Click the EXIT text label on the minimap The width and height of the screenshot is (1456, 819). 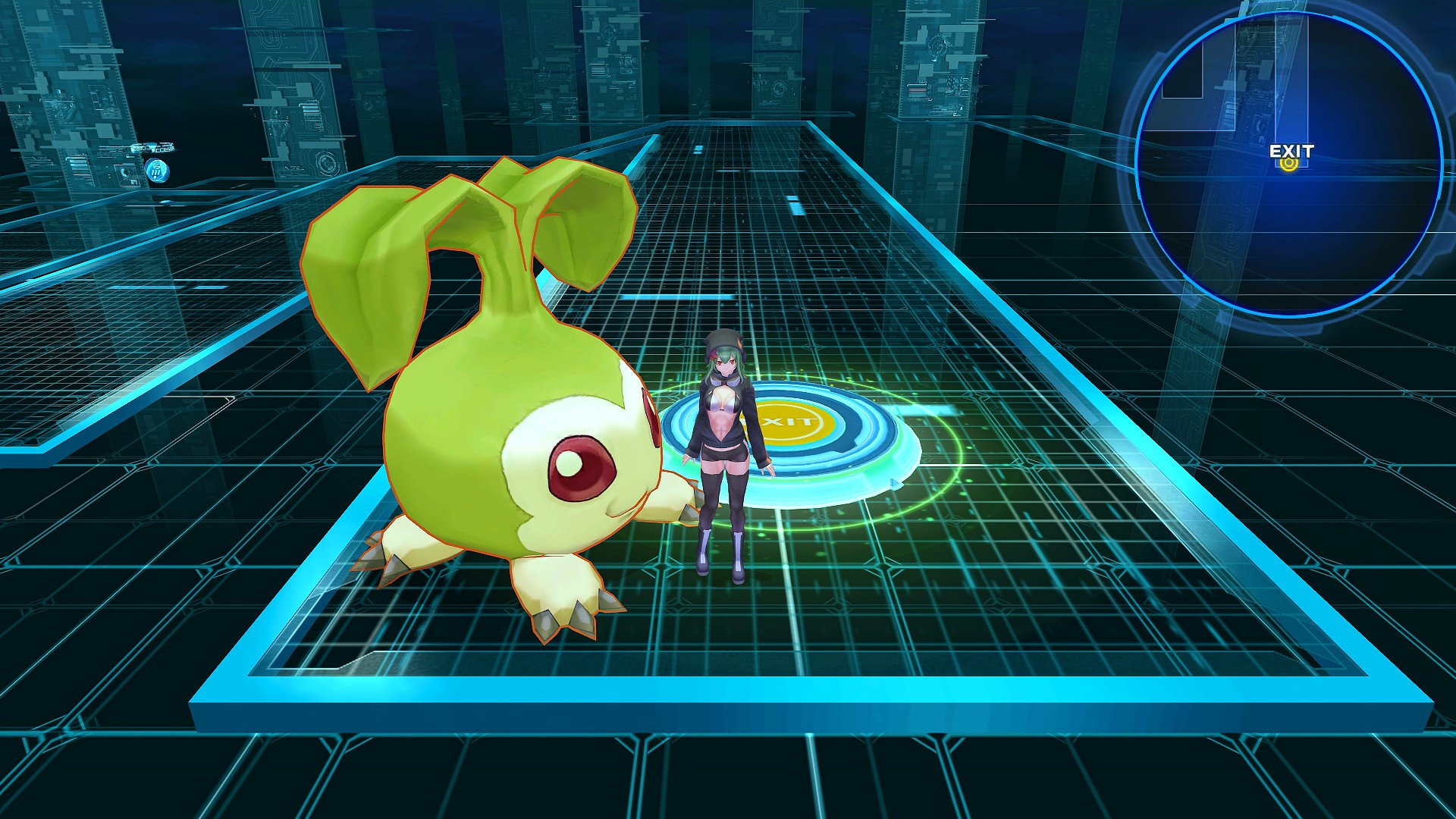(1290, 152)
